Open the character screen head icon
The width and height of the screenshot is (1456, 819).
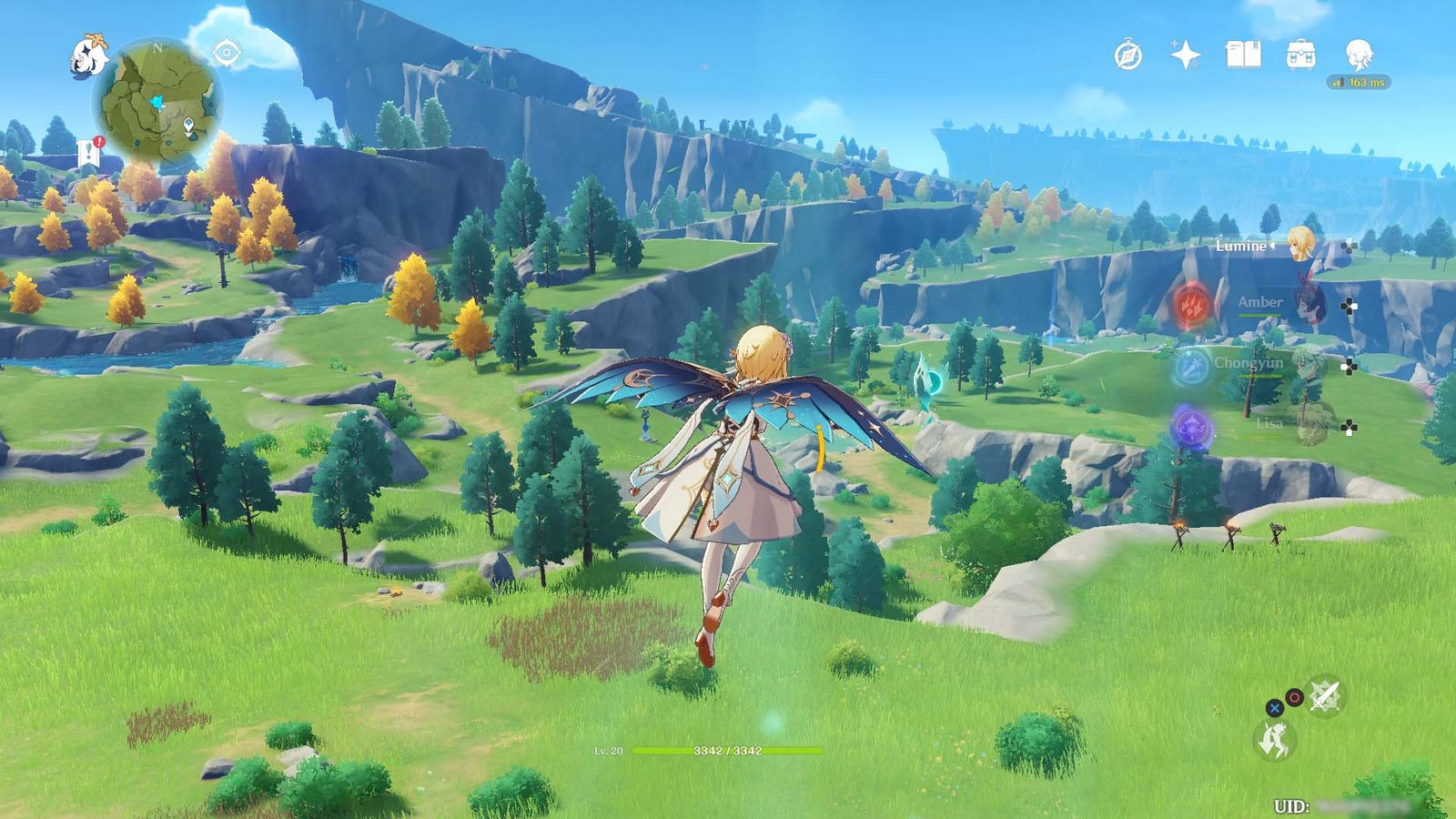(x=1359, y=55)
